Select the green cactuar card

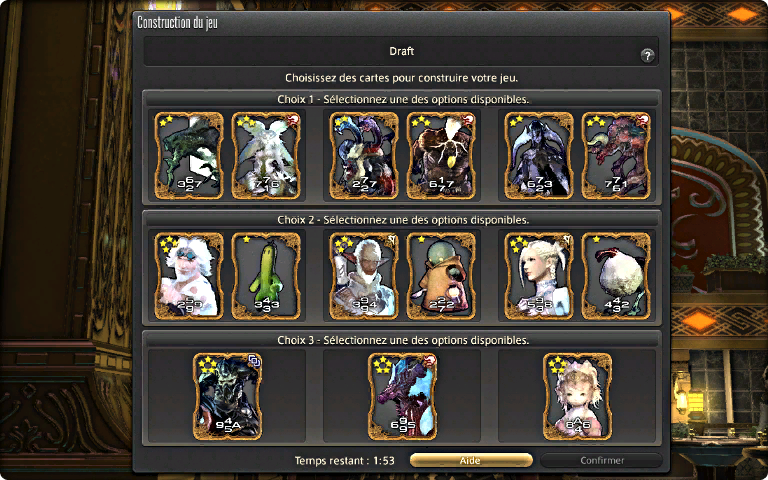pos(265,275)
